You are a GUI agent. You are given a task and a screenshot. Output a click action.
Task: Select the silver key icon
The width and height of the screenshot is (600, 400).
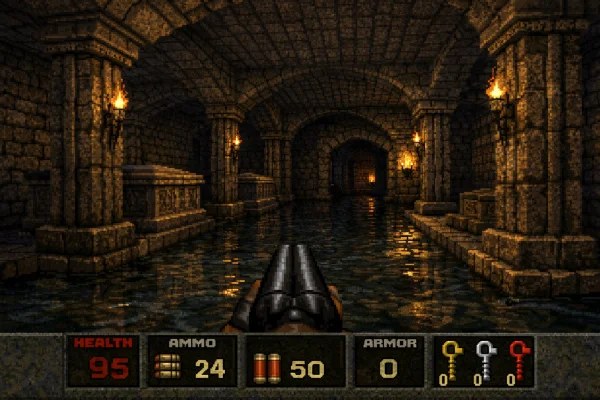(x=484, y=357)
